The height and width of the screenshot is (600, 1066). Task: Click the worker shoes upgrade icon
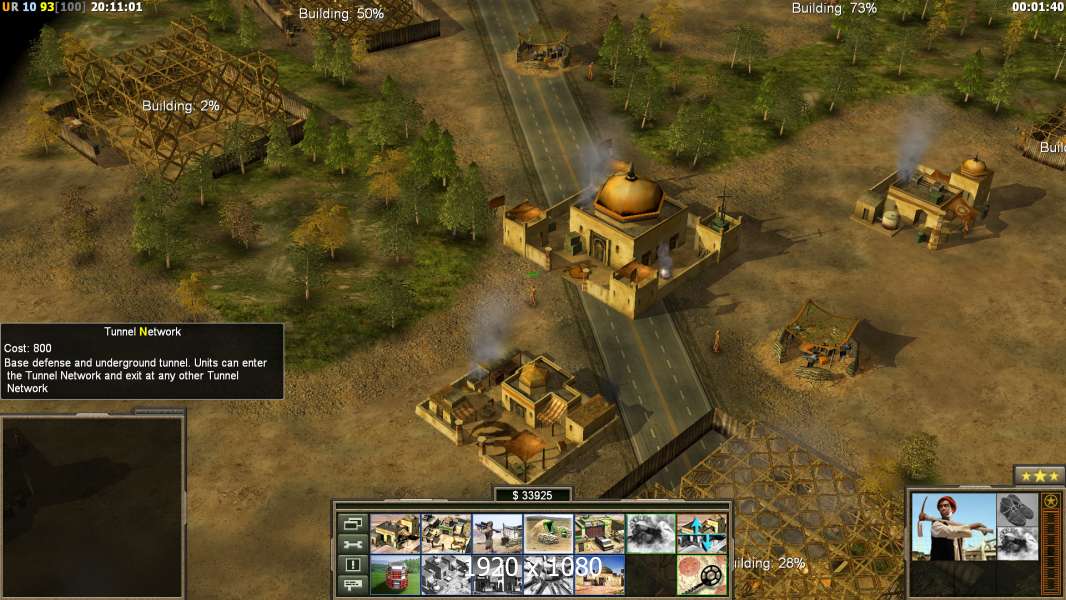click(1018, 509)
